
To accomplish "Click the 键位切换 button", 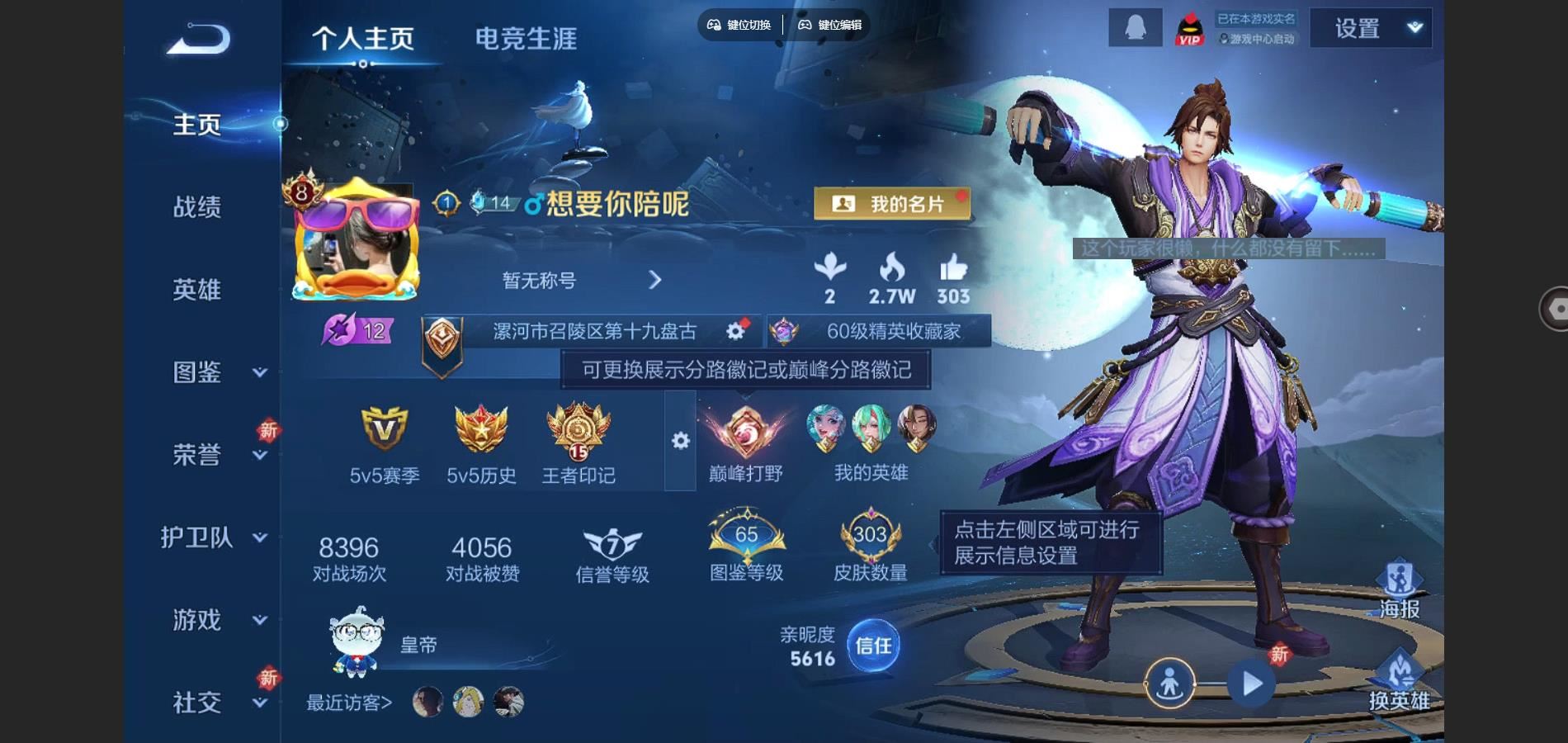I will pos(739,25).
